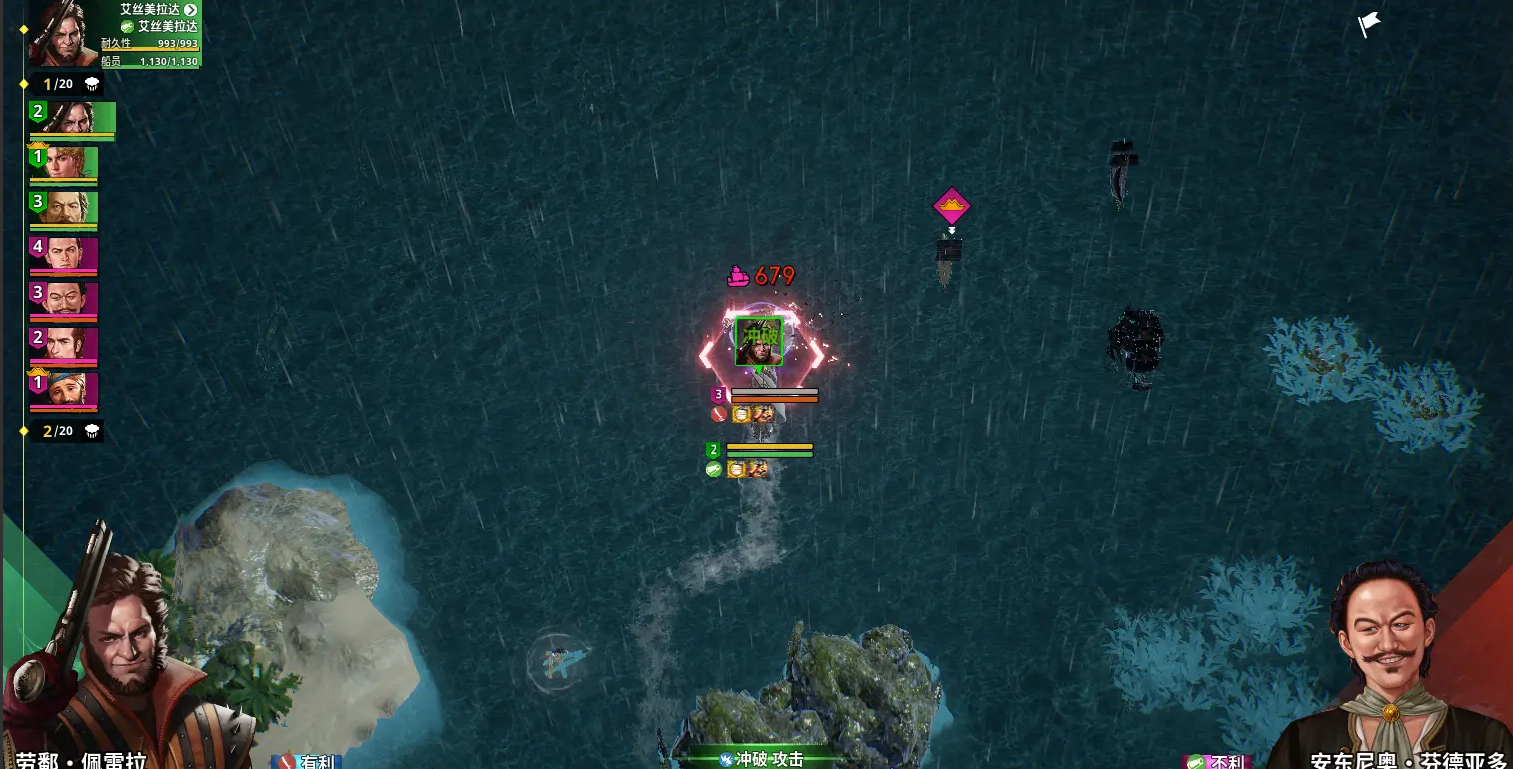
Task: Select magenta enemy captain numbered 4
Action: coord(64,253)
